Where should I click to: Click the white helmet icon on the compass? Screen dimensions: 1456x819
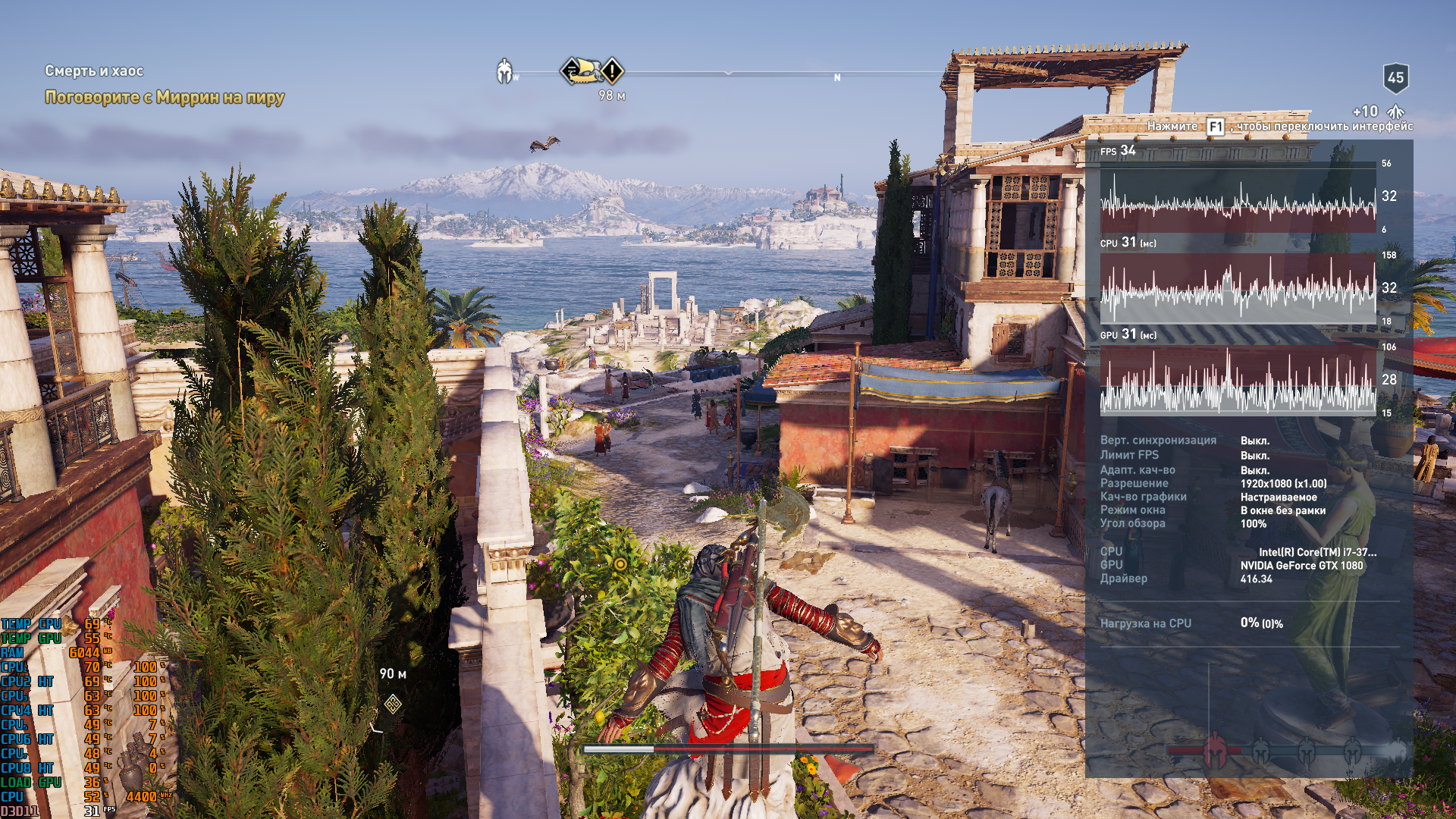coord(504,71)
